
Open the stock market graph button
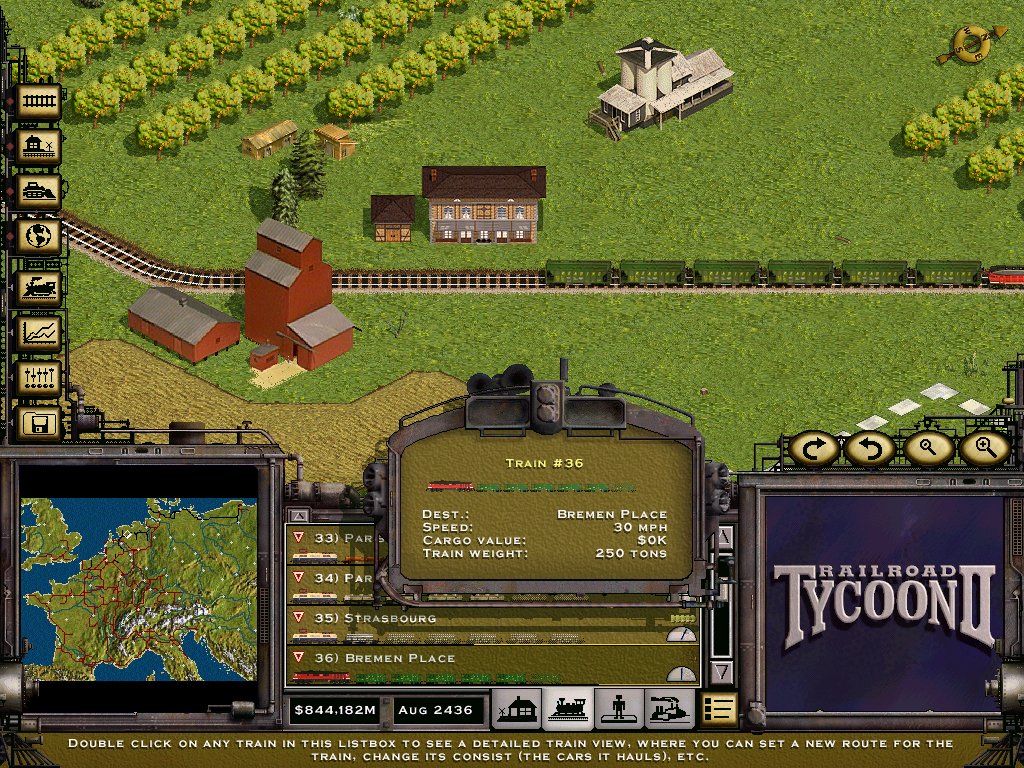38,332
